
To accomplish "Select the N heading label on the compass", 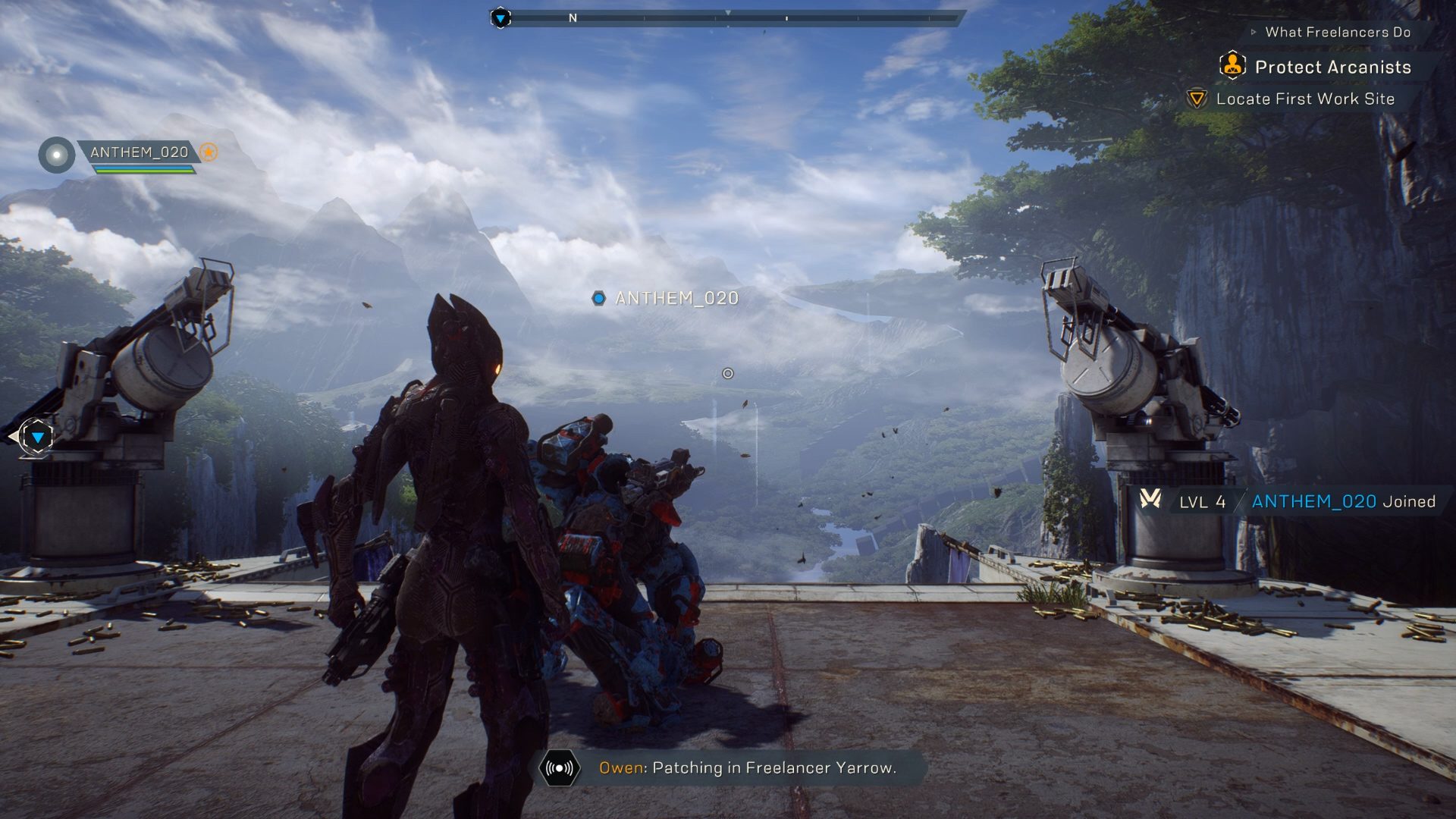I will (x=572, y=17).
